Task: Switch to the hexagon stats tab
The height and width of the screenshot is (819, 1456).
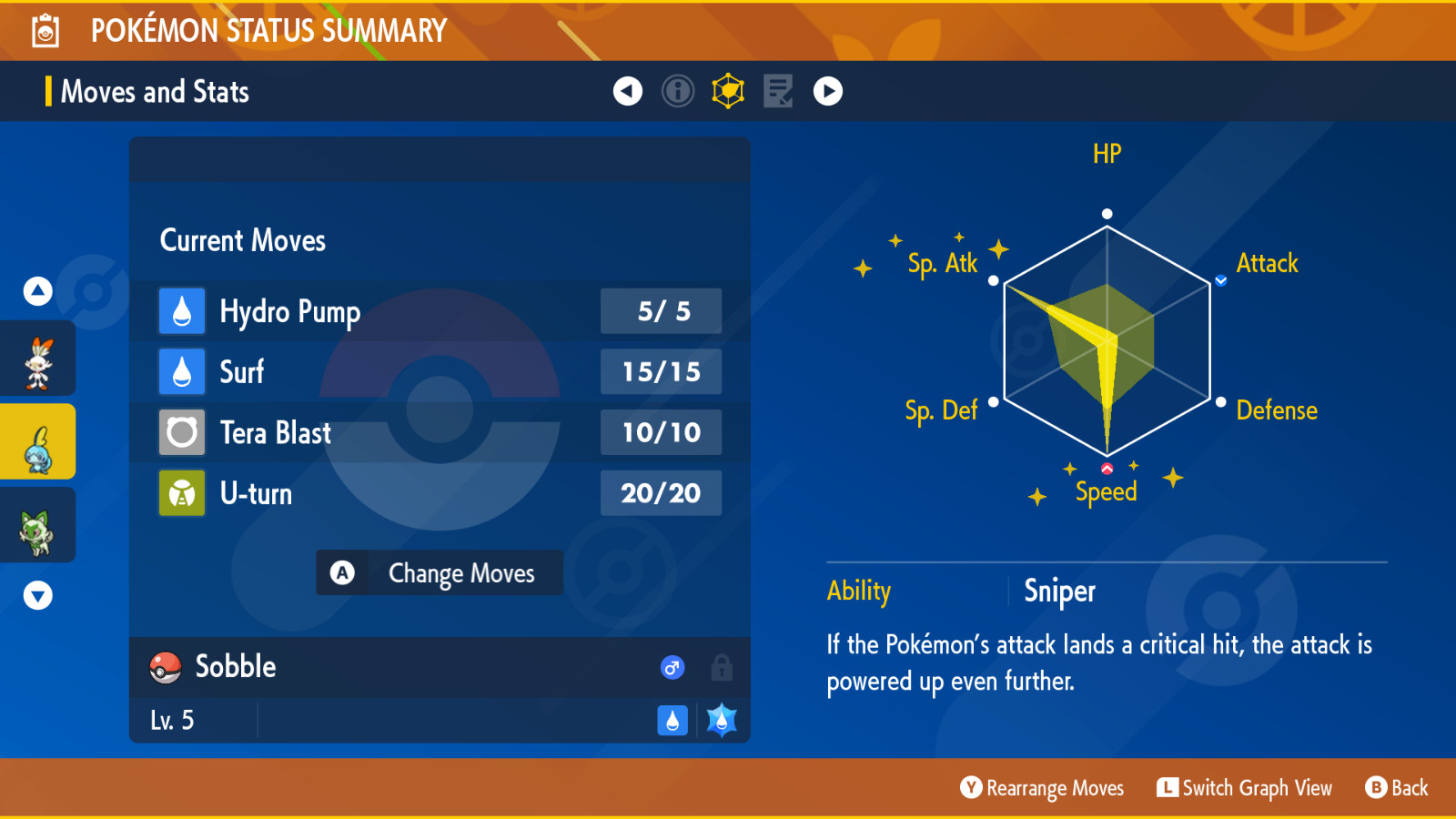Action: pyautogui.click(x=728, y=91)
